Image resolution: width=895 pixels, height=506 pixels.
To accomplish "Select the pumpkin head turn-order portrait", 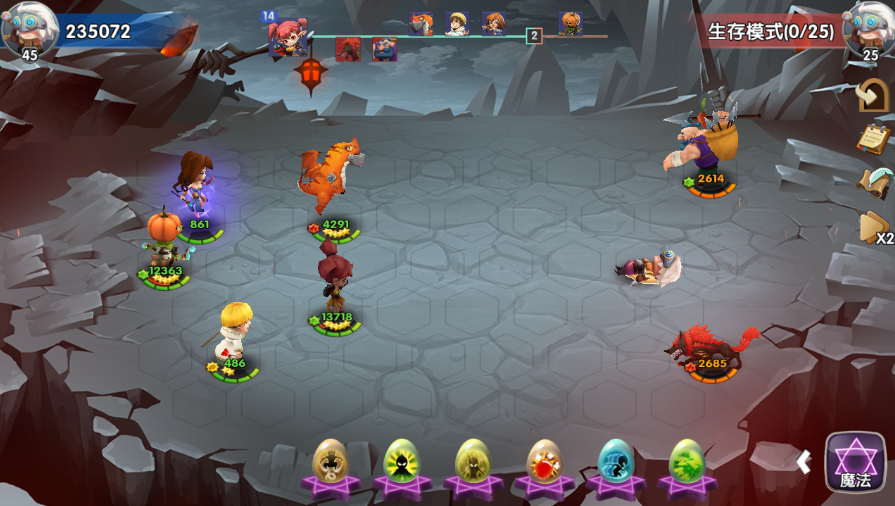I will 570,23.
